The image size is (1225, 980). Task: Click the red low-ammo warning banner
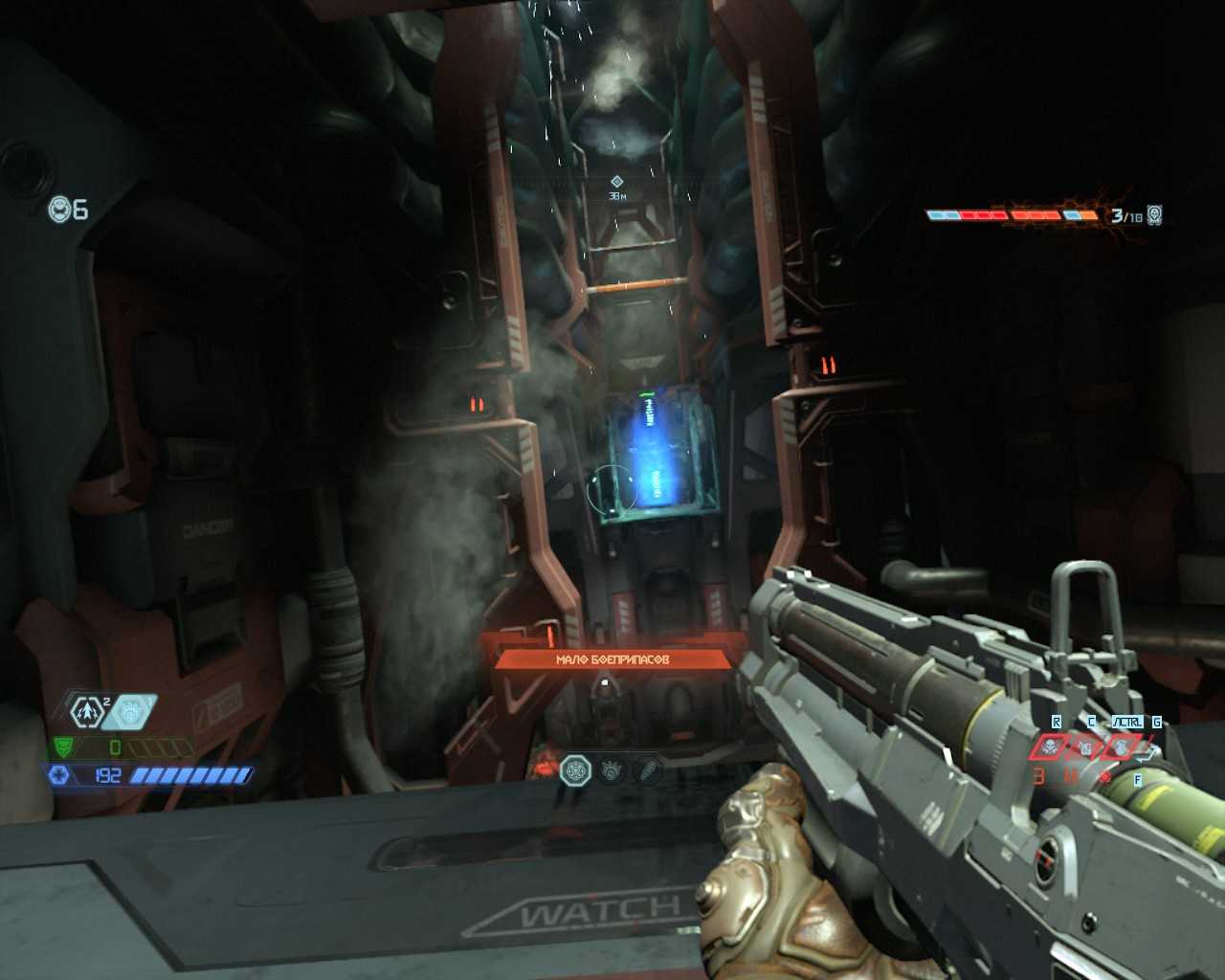click(612, 659)
